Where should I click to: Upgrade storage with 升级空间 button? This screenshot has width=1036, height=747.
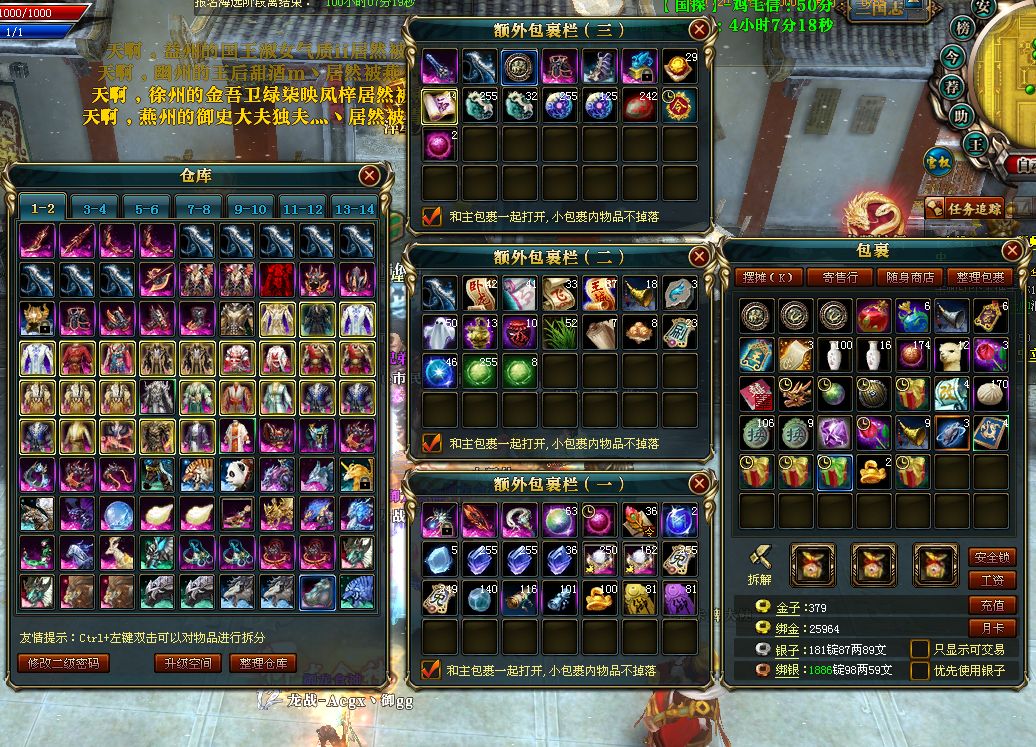(x=186, y=663)
